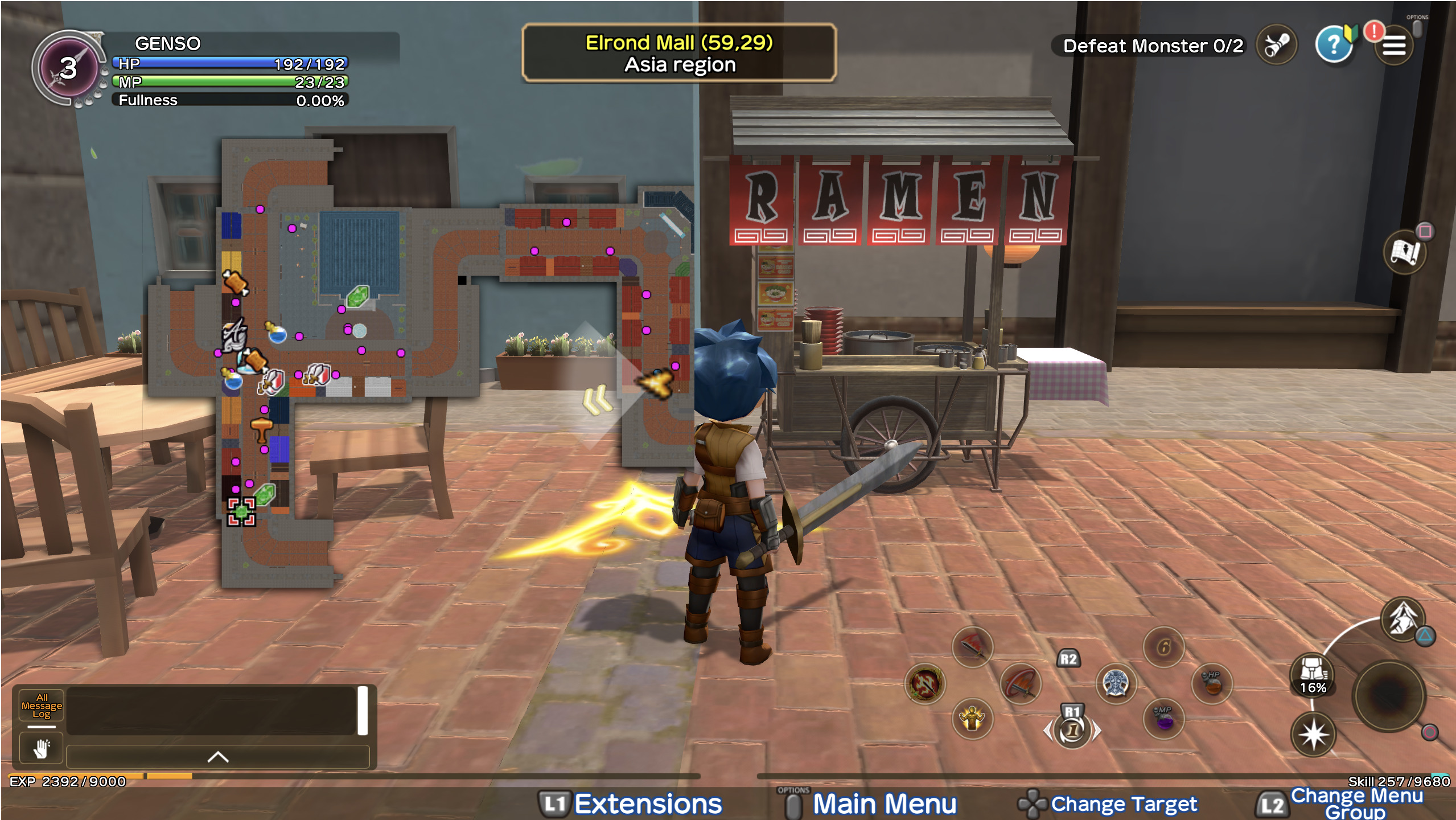Click the green gem marker in minimap plaza
The image size is (1456, 820).
(x=357, y=296)
